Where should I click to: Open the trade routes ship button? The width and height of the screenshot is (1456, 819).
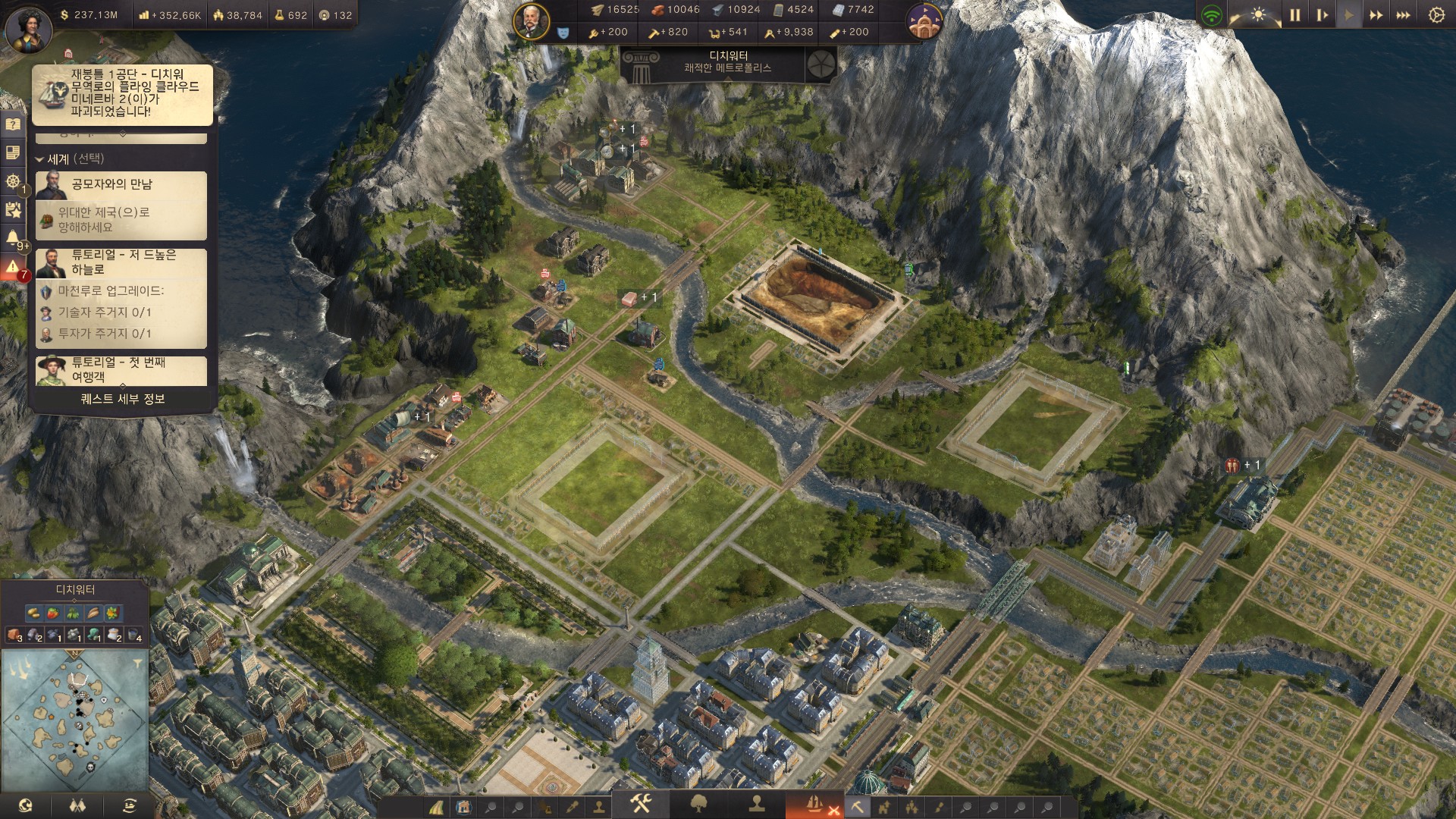[x=130, y=805]
